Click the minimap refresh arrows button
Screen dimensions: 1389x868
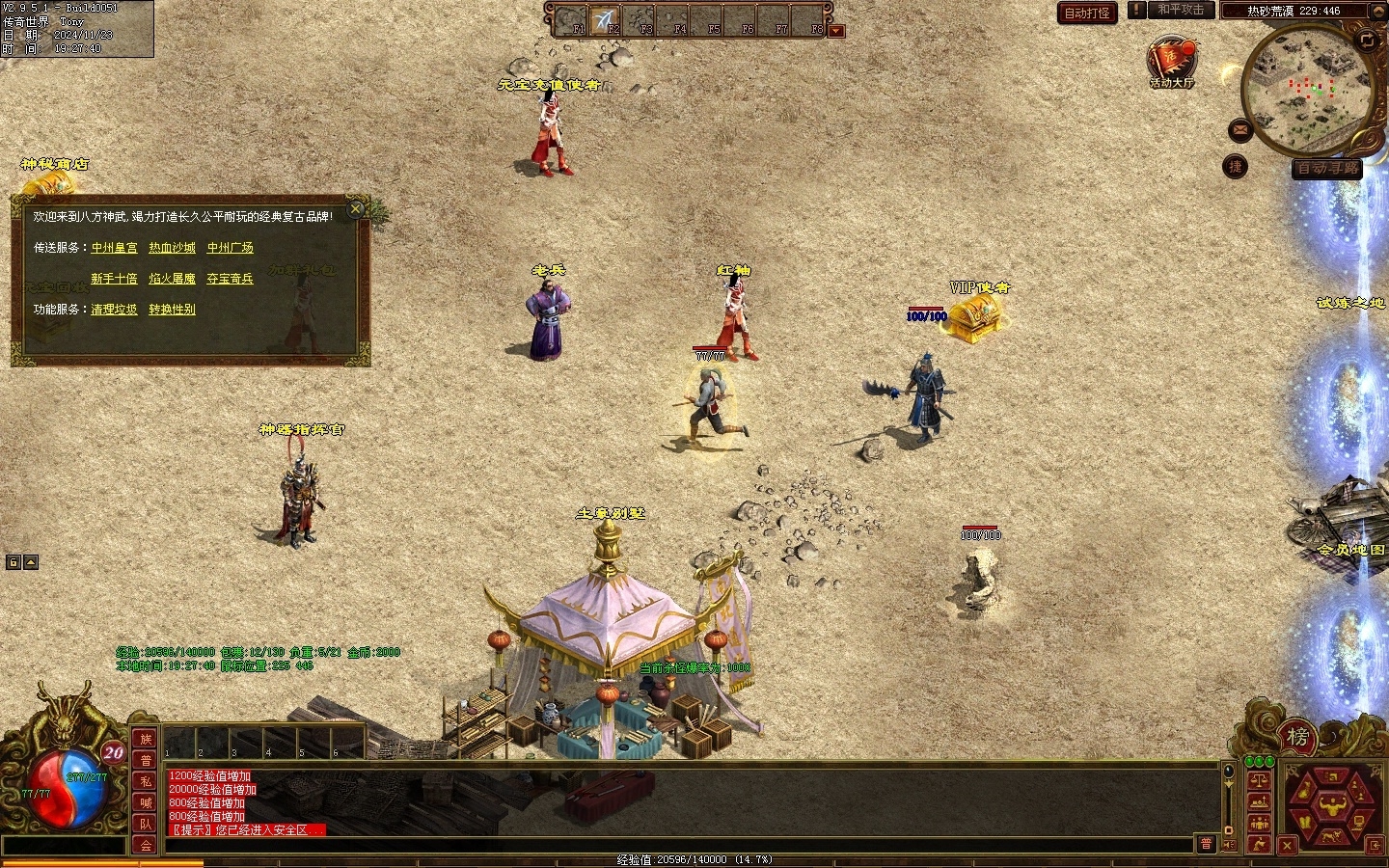point(1366,41)
